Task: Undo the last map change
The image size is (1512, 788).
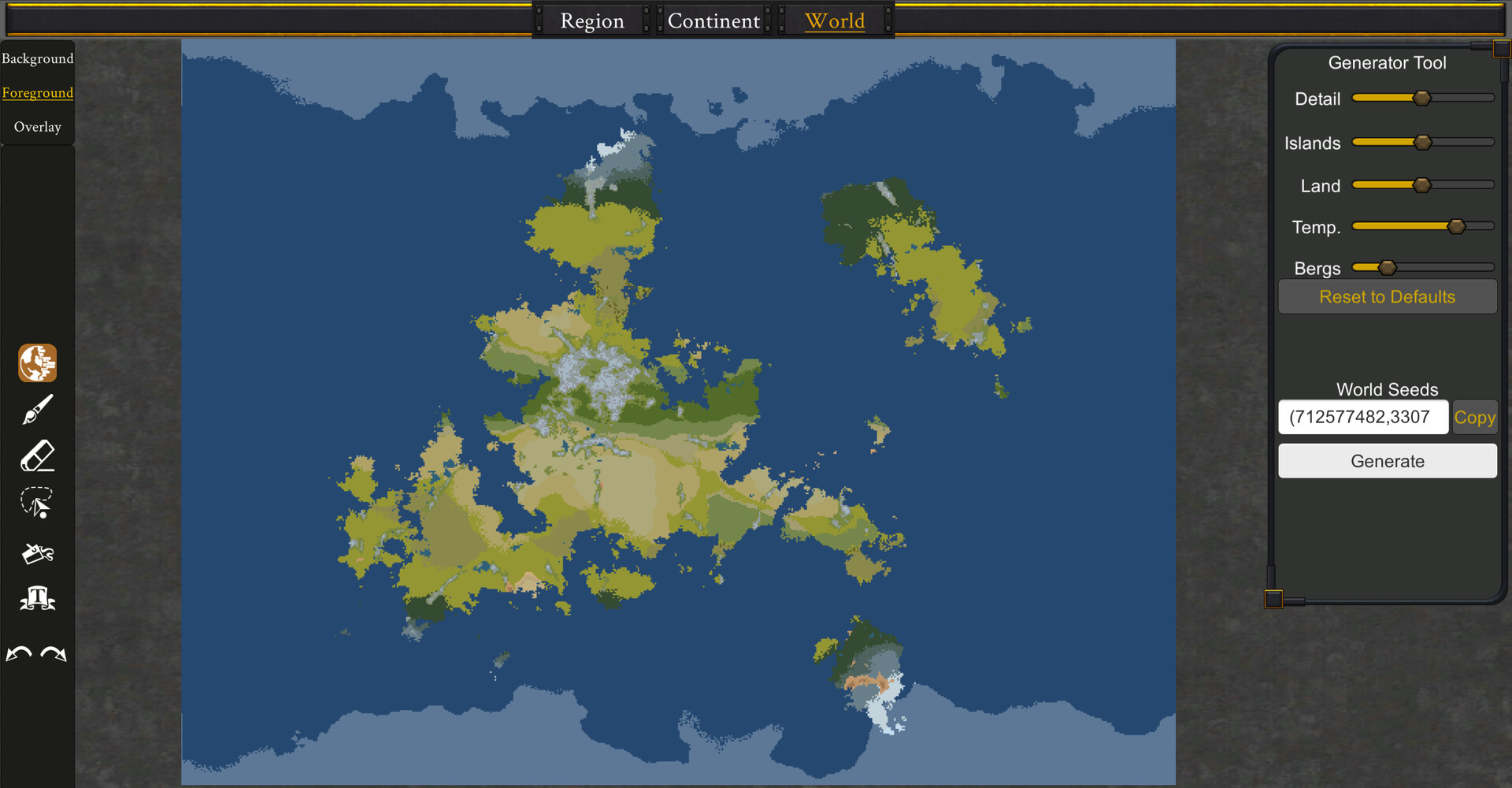Action: pos(20,652)
